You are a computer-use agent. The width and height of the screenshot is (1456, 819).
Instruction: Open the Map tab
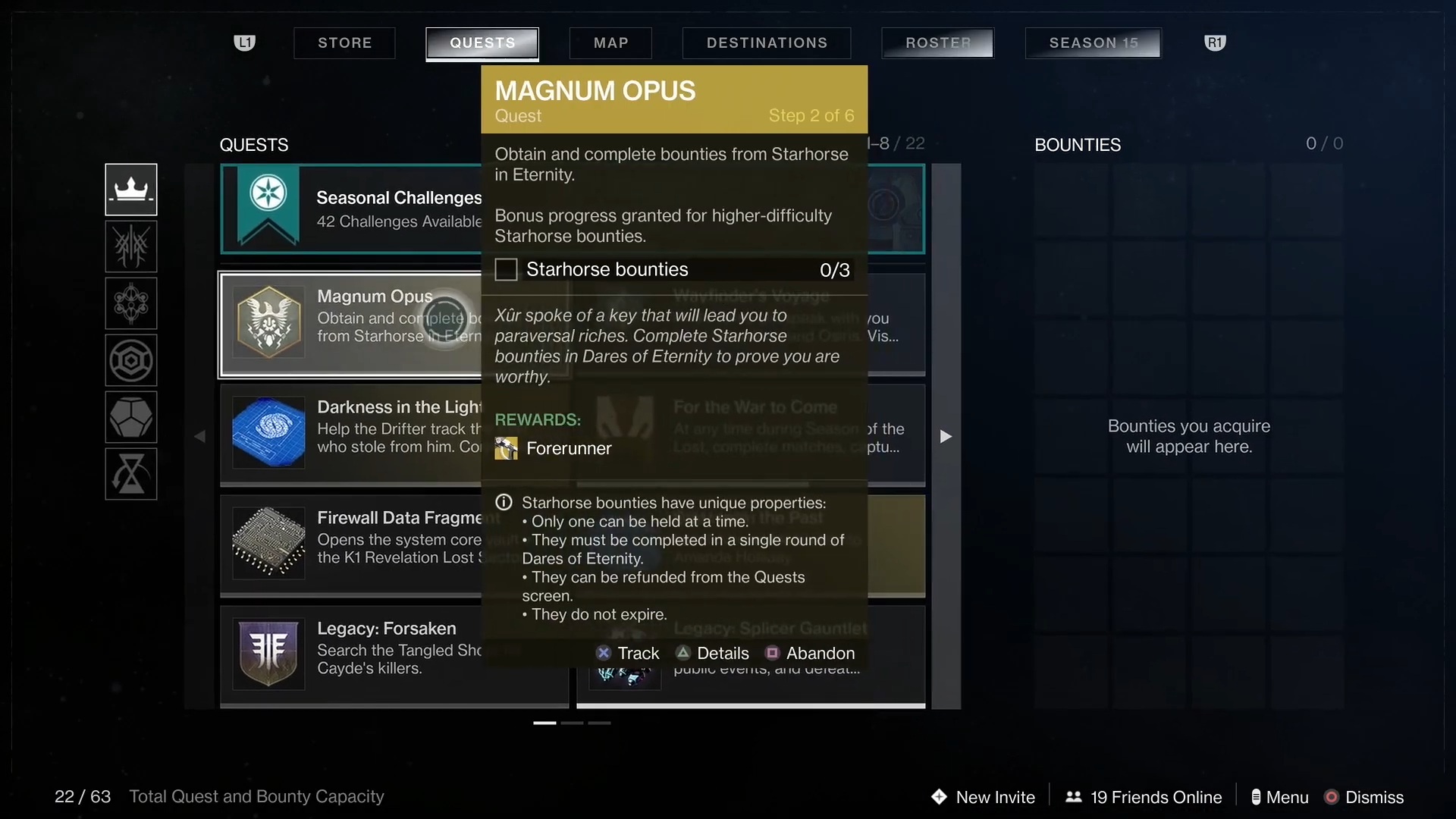pos(610,43)
